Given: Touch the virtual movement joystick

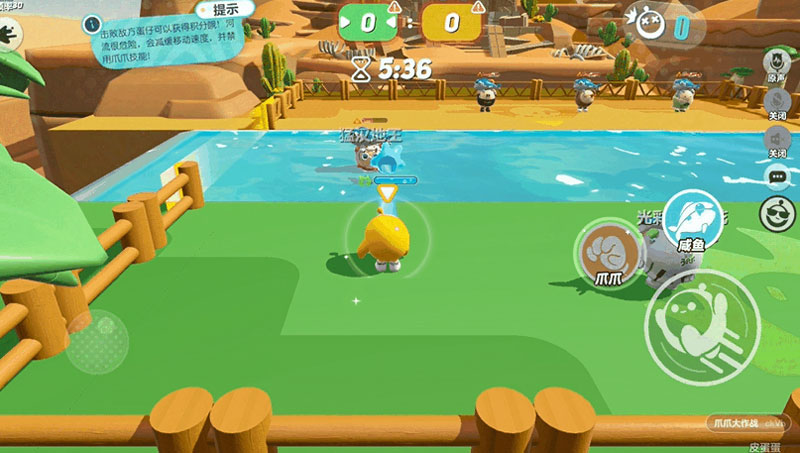Looking at the screenshot, I should [96, 341].
